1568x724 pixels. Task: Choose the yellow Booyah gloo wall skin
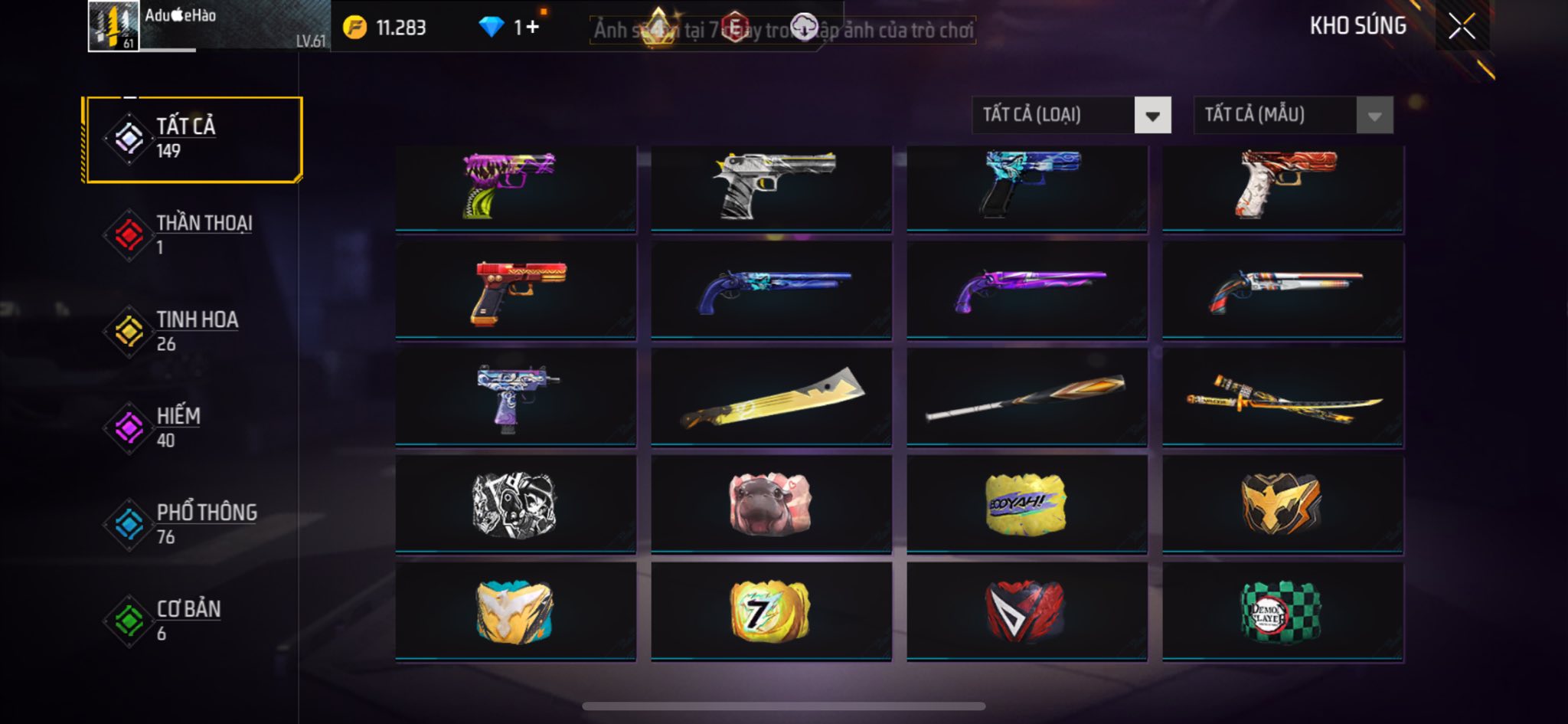click(1027, 504)
